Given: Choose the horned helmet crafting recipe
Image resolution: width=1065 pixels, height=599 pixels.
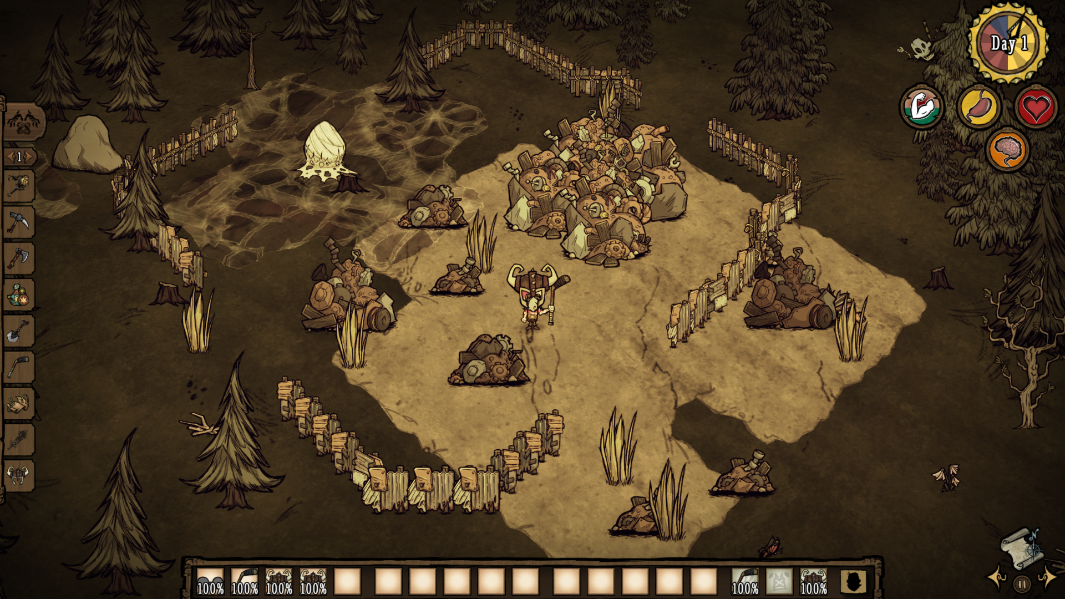Looking at the screenshot, I should [20, 475].
